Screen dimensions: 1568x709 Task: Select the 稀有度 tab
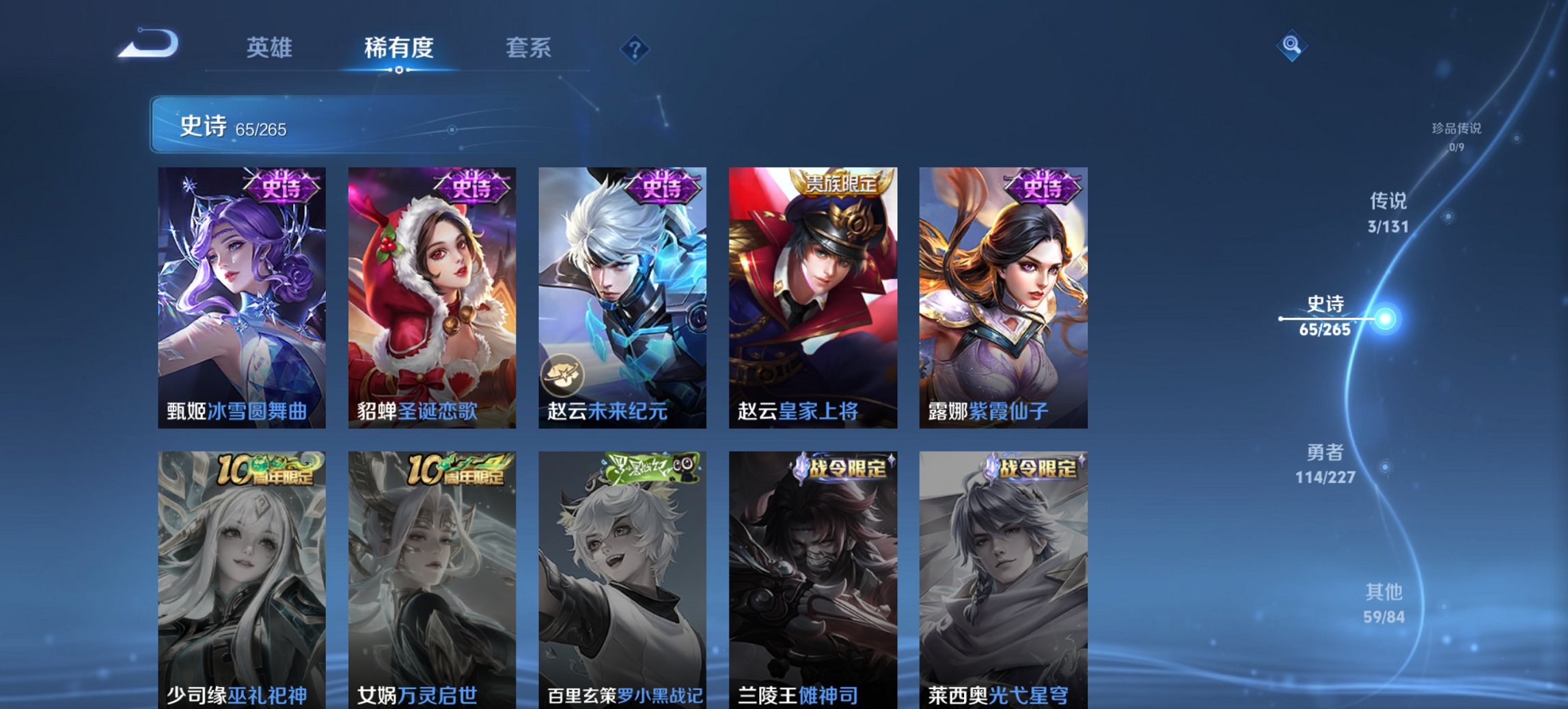pyautogui.click(x=400, y=48)
